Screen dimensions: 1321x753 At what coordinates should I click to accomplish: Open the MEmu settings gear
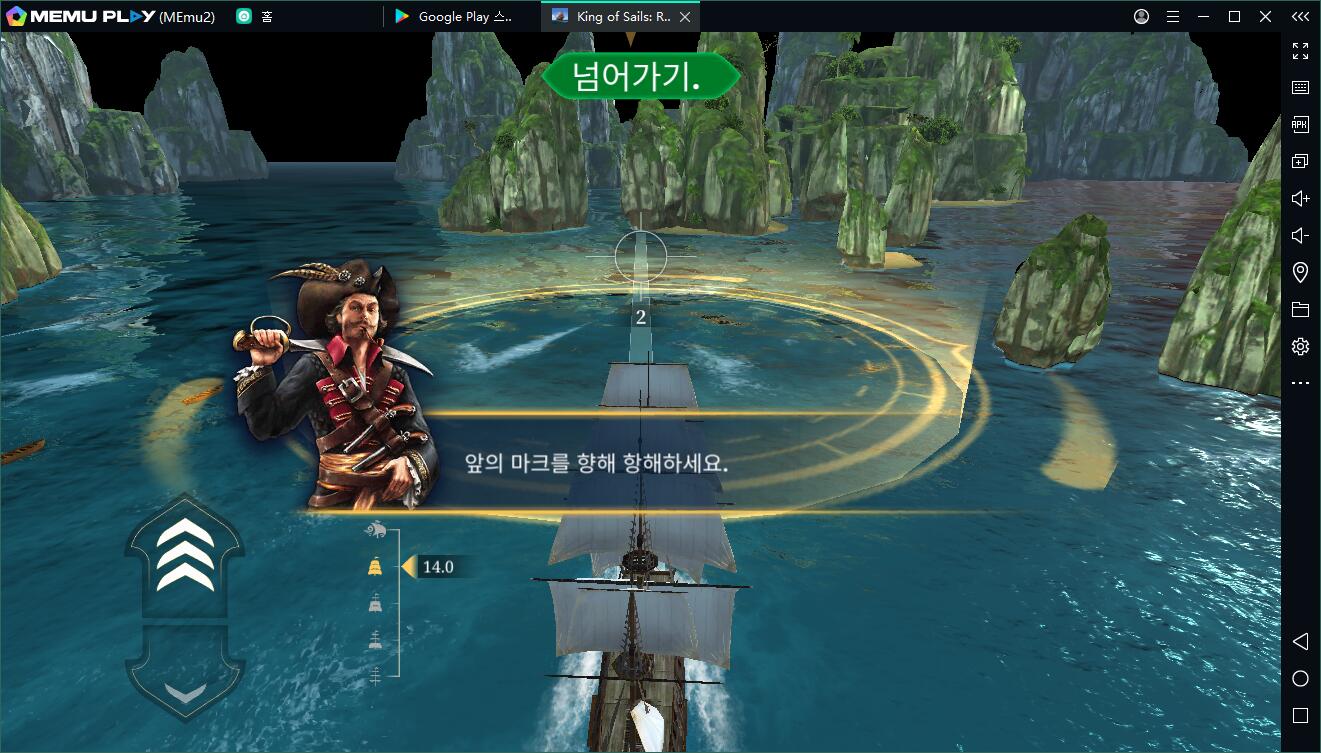click(x=1300, y=347)
